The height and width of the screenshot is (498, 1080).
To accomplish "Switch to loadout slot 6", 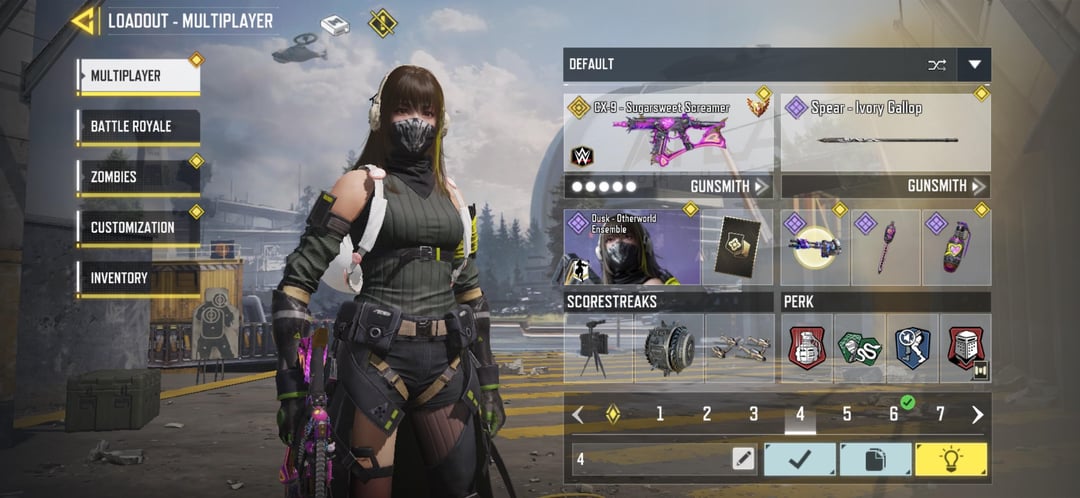I will (894, 414).
